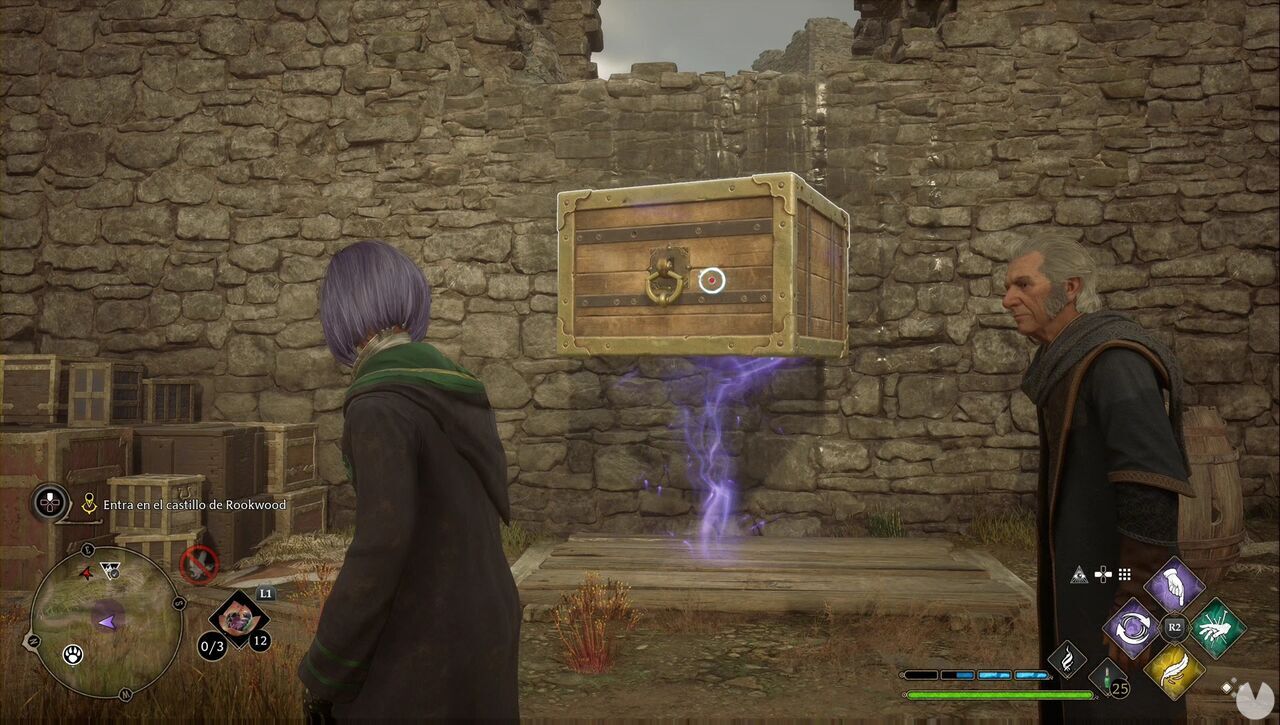Image resolution: width=1280 pixels, height=725 pixels.
Task: Click the Revelio eye triangle indicator
Action: 1079,574
